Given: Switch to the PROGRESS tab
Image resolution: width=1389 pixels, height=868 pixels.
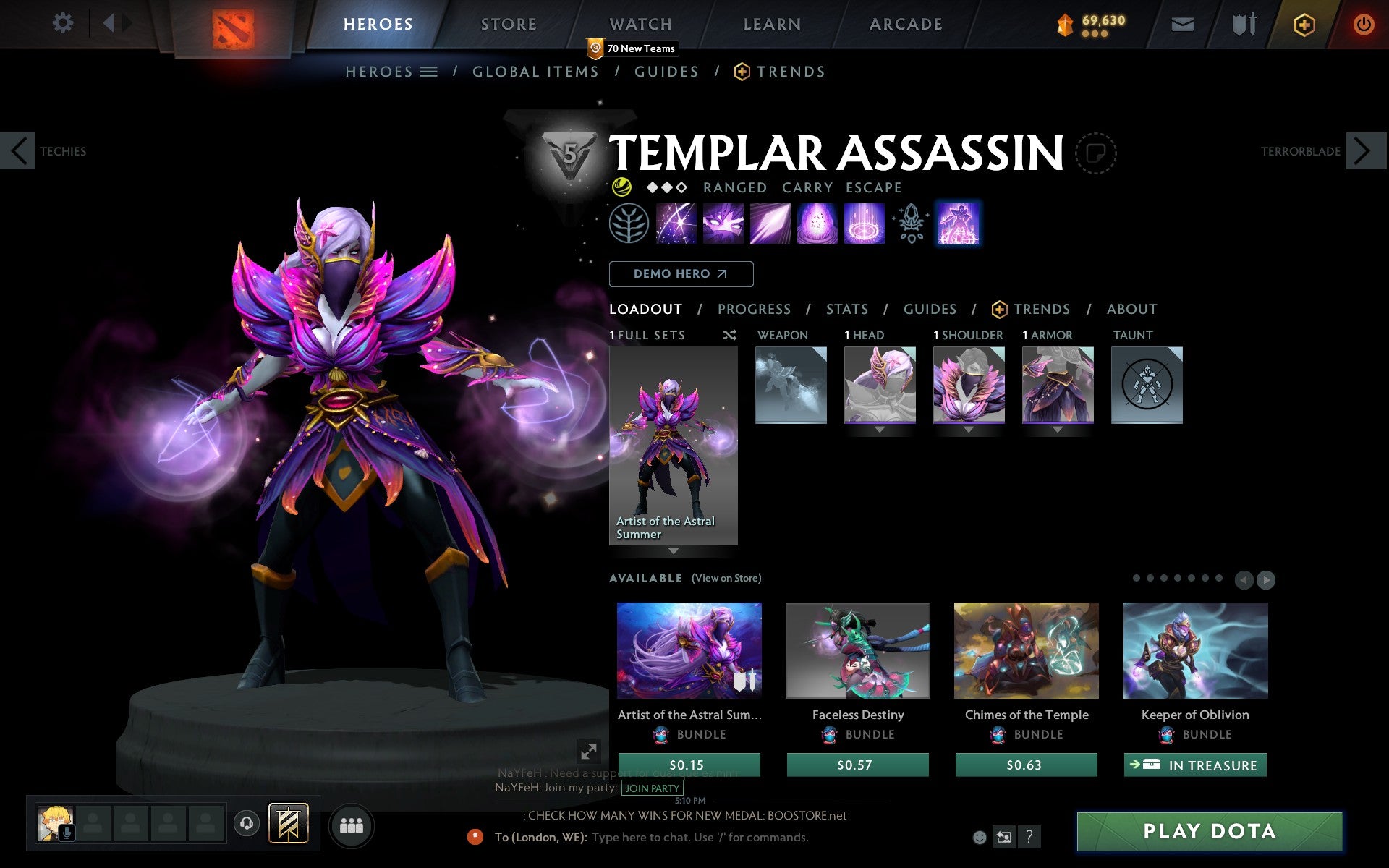Looking at the screenshot, I should 754,309.
